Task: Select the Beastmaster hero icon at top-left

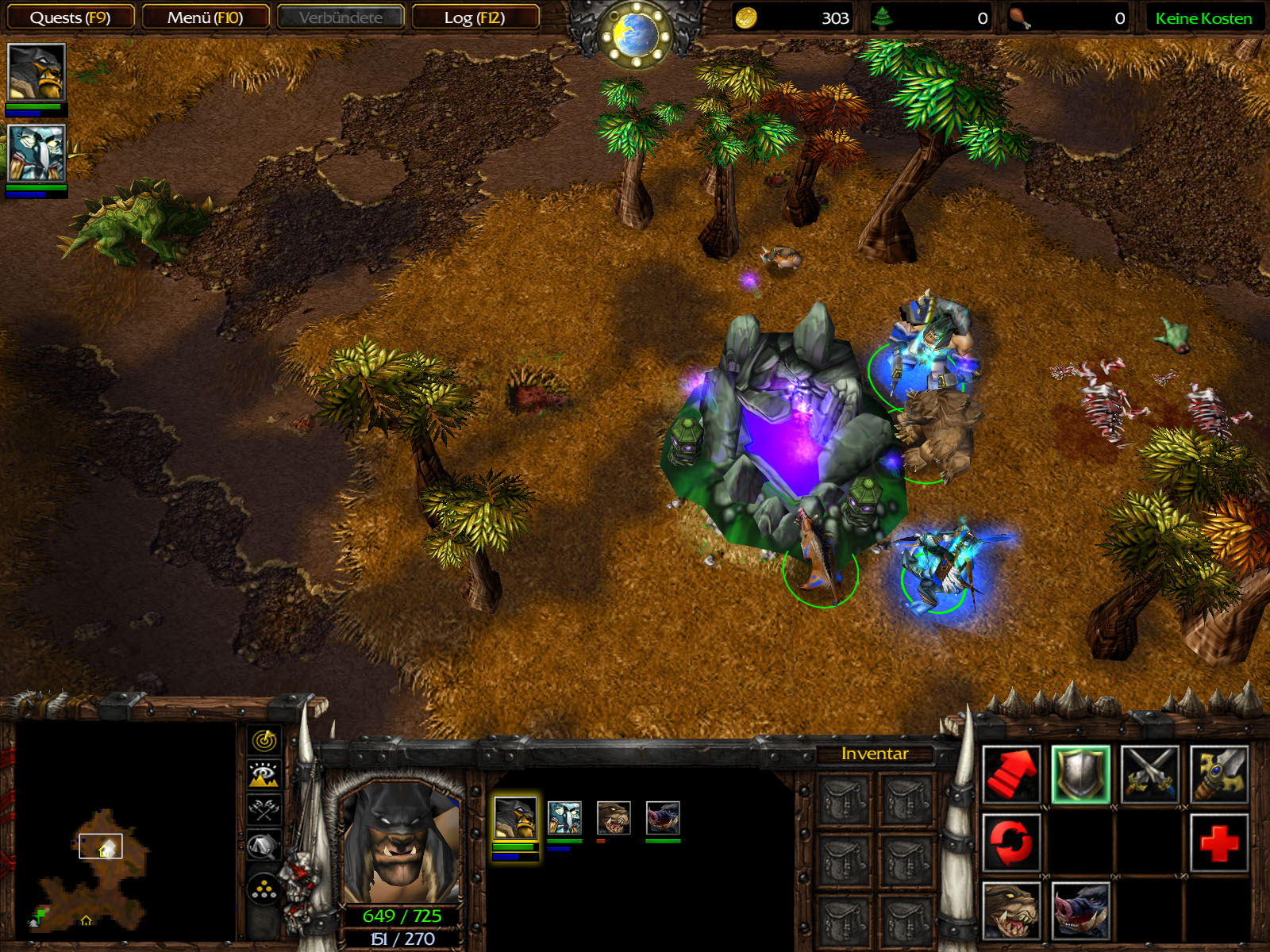Action: coord(36,72)
